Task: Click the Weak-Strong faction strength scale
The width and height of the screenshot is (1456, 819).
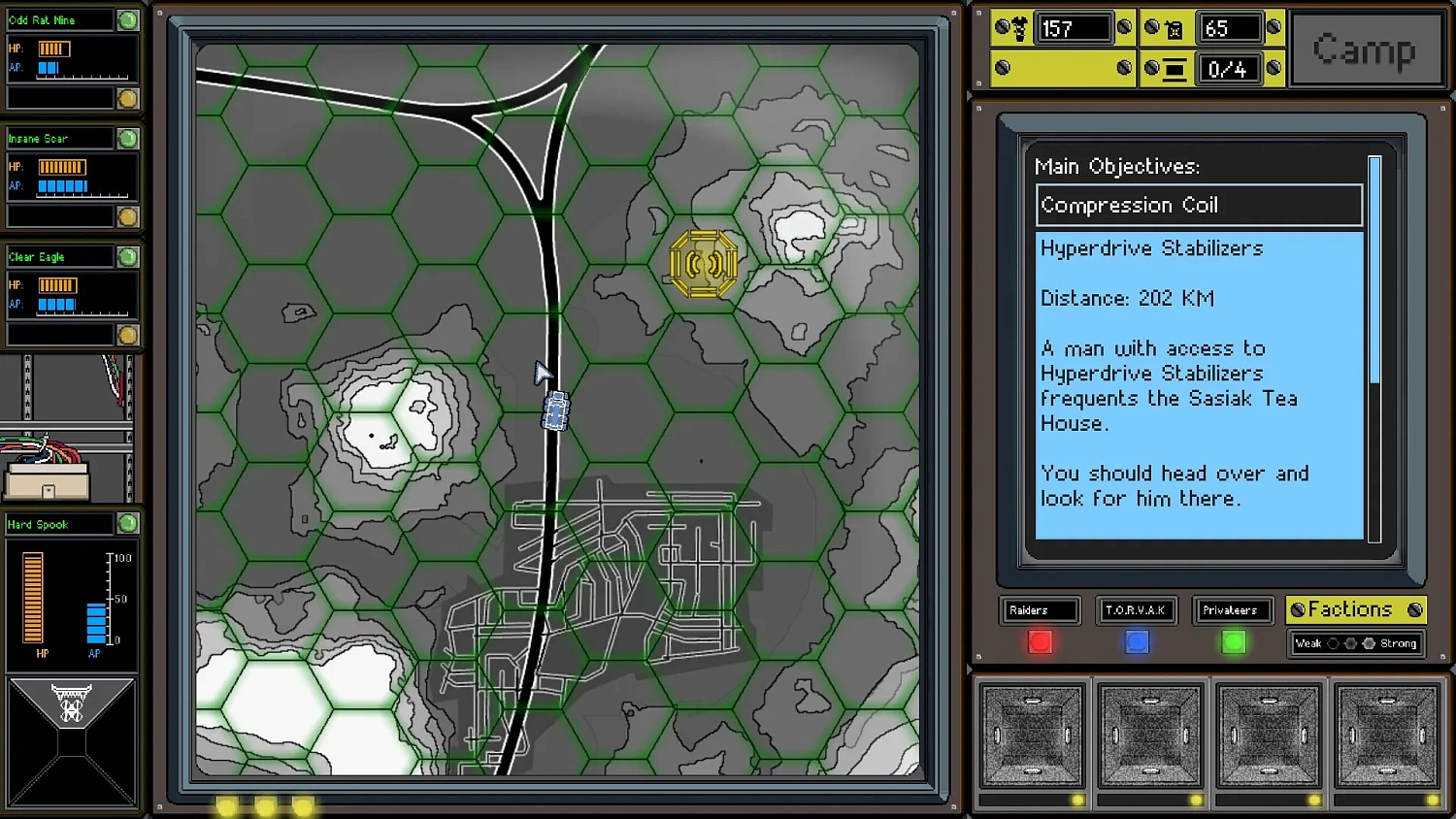Action: (x=1355, y=643)
